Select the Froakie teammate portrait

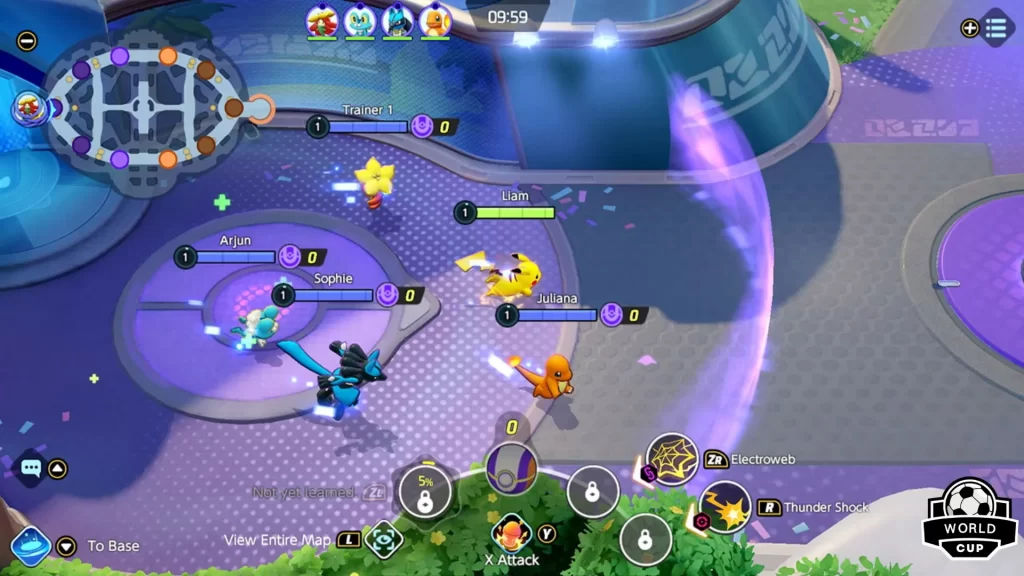(360, 20)
